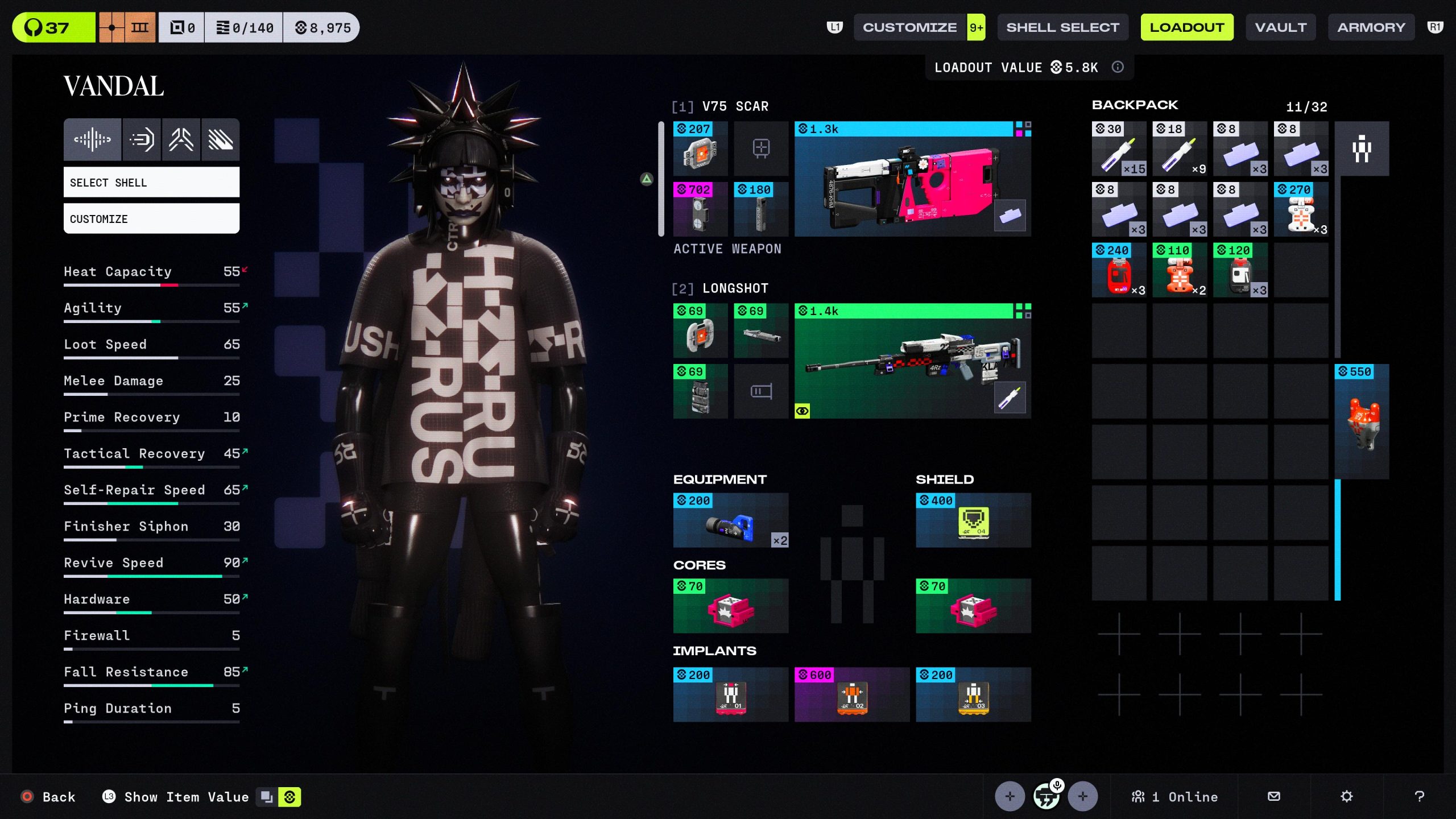Select the arrow-shaped third stat category icon
1456x819 pixels.
(x=181, y=139)
